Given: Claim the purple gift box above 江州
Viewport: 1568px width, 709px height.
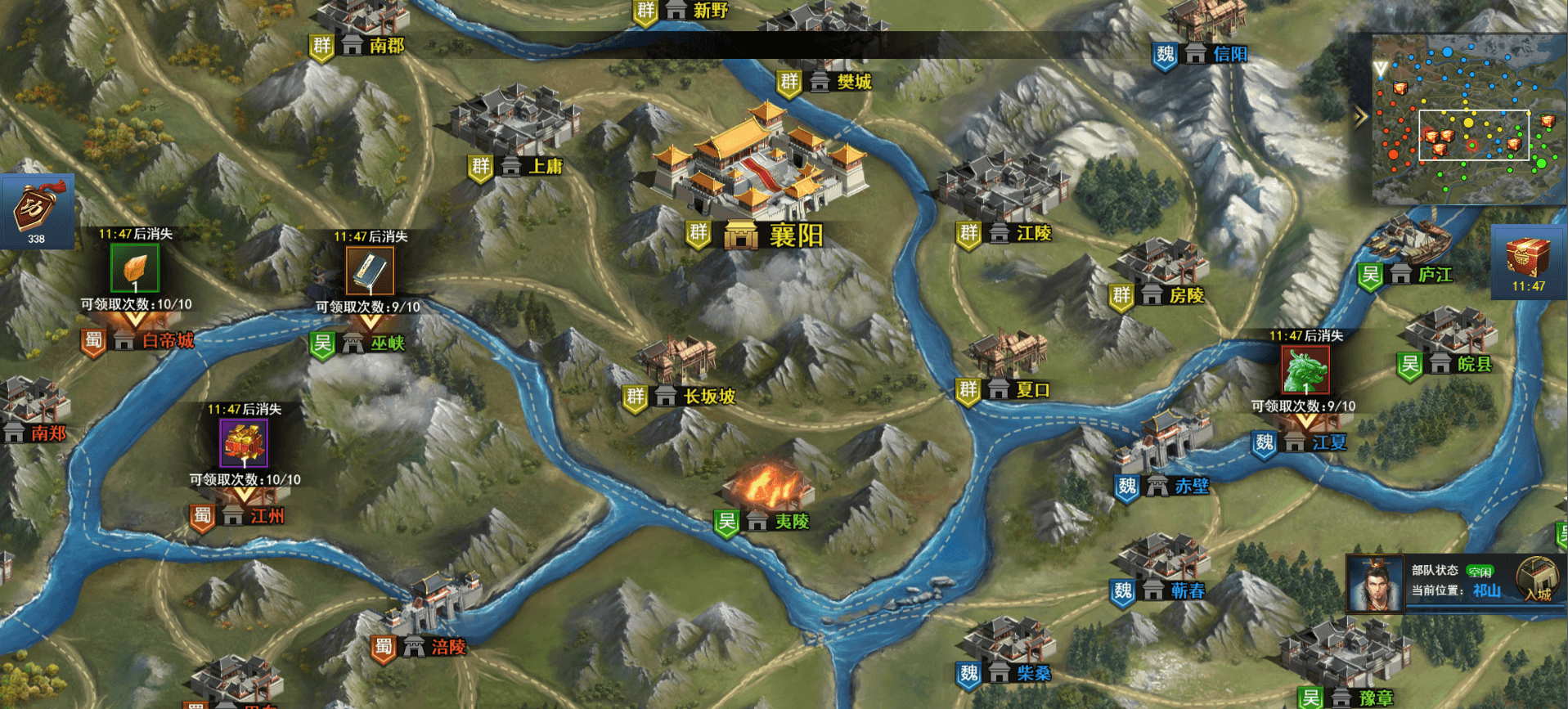Looking at the screenshot, I should tap(244, 444).
